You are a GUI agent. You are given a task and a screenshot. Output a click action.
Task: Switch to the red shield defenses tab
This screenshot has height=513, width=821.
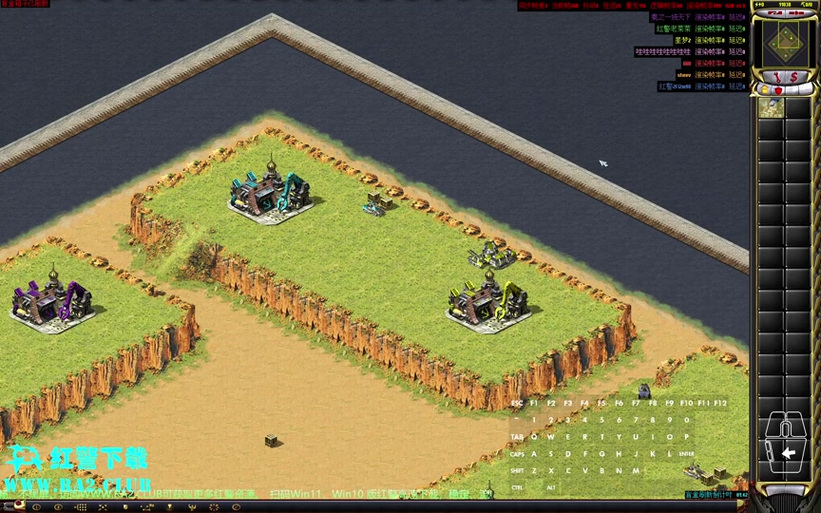coord(778,90)
